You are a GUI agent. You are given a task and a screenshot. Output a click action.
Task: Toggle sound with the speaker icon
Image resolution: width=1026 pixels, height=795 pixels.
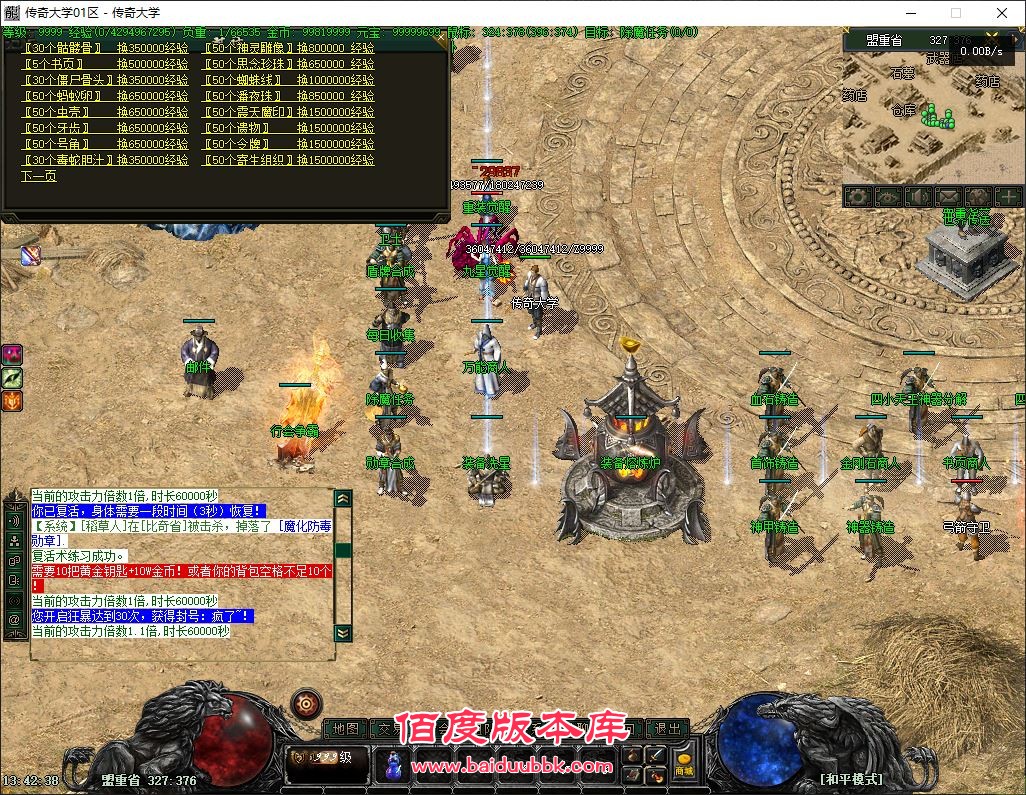click(x=917, y=197)
